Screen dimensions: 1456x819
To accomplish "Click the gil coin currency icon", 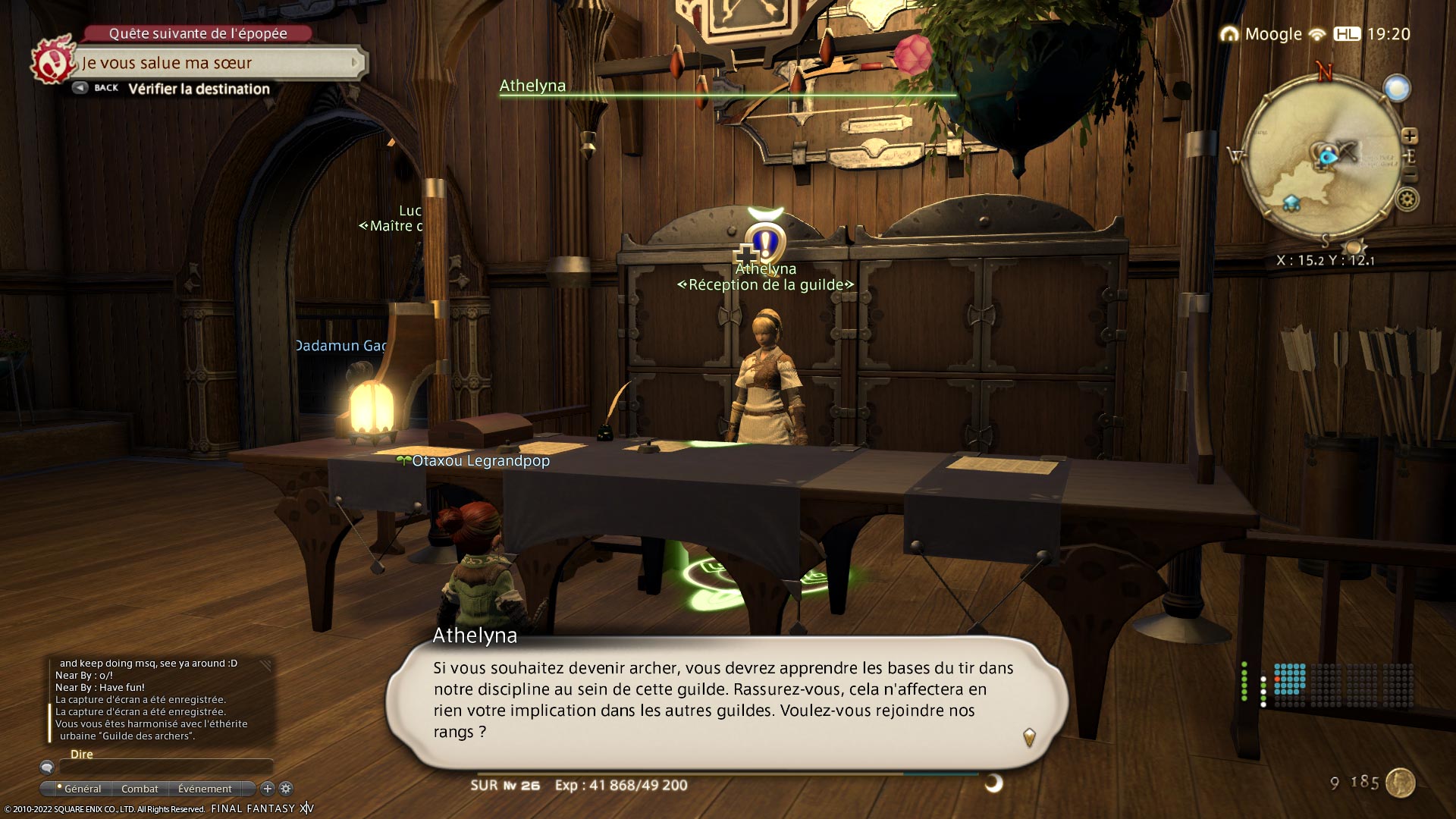I will click(1400, 783).
